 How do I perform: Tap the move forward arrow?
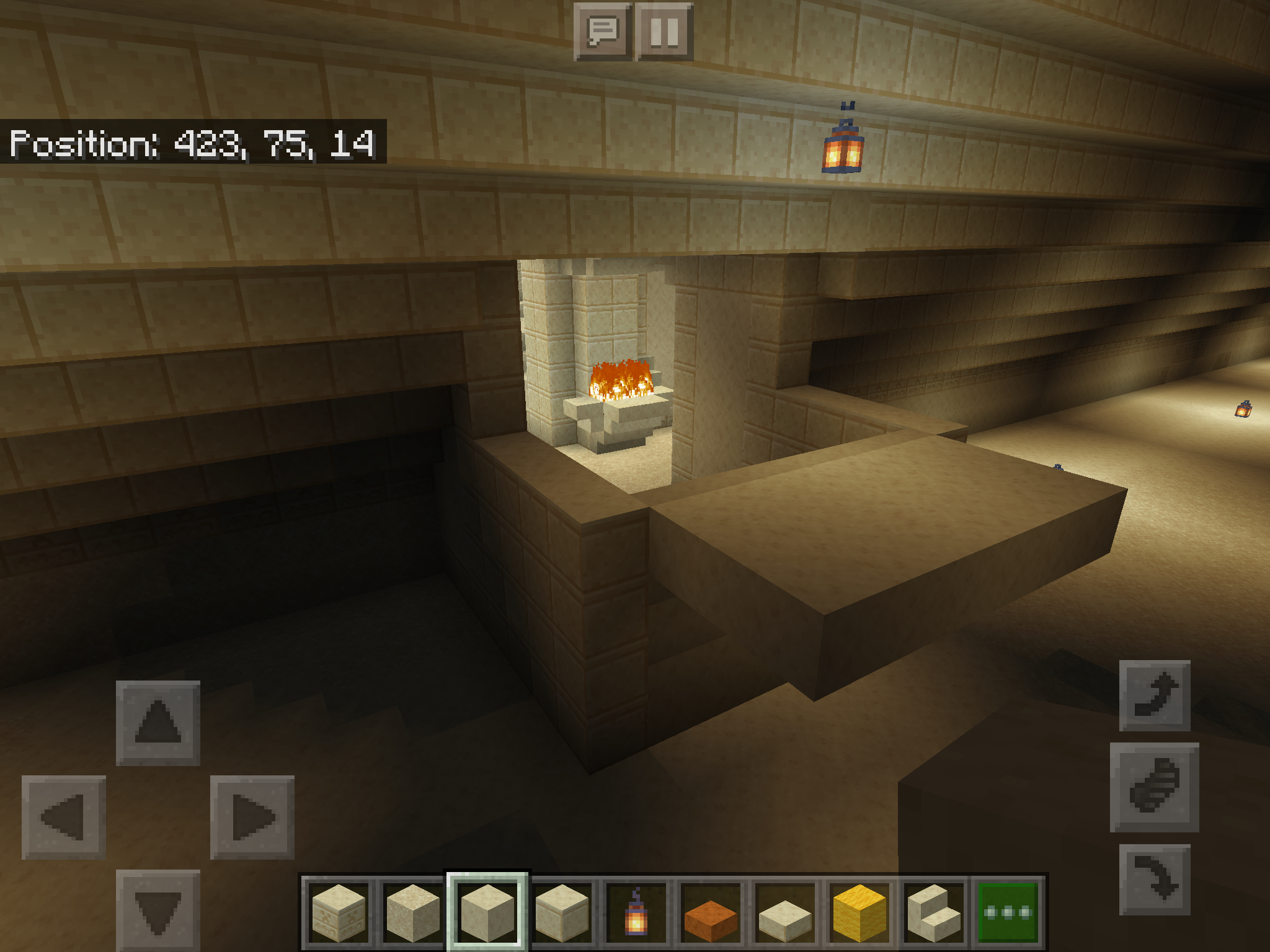pos(158,723)
